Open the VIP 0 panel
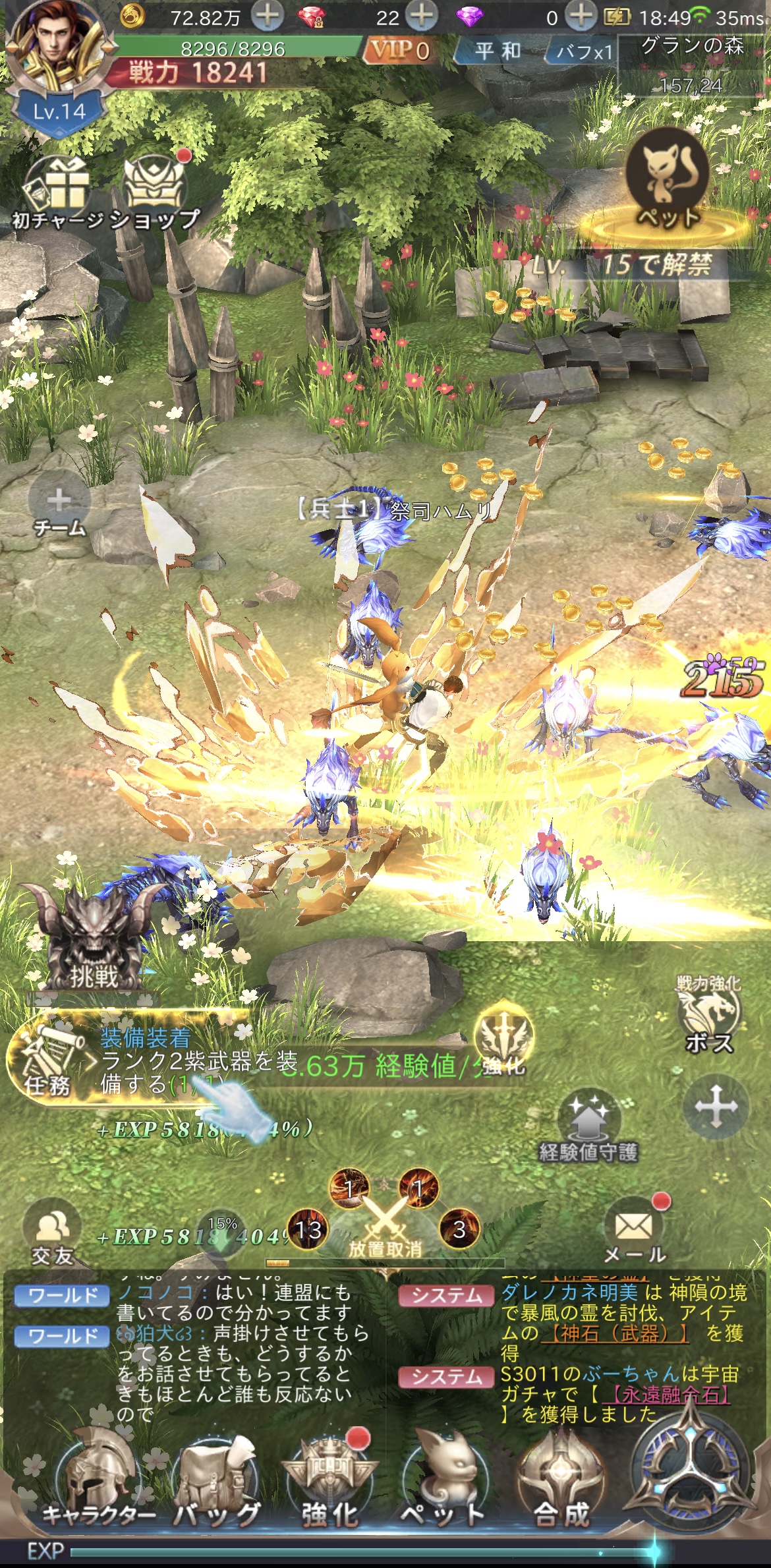771x1568 pixels. click(400, 51)
